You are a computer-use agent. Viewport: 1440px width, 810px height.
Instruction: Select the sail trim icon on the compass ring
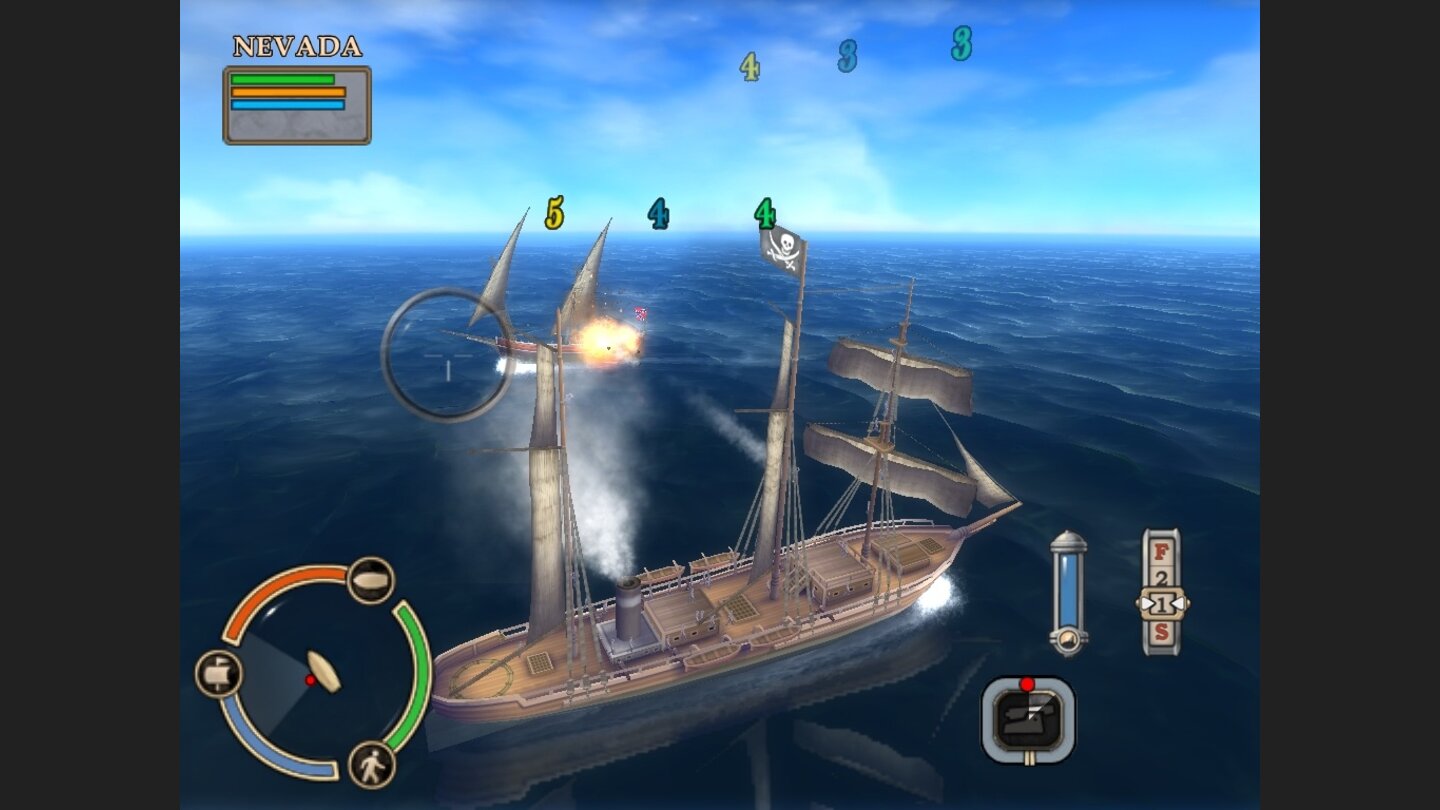click(x=368, y=578)
